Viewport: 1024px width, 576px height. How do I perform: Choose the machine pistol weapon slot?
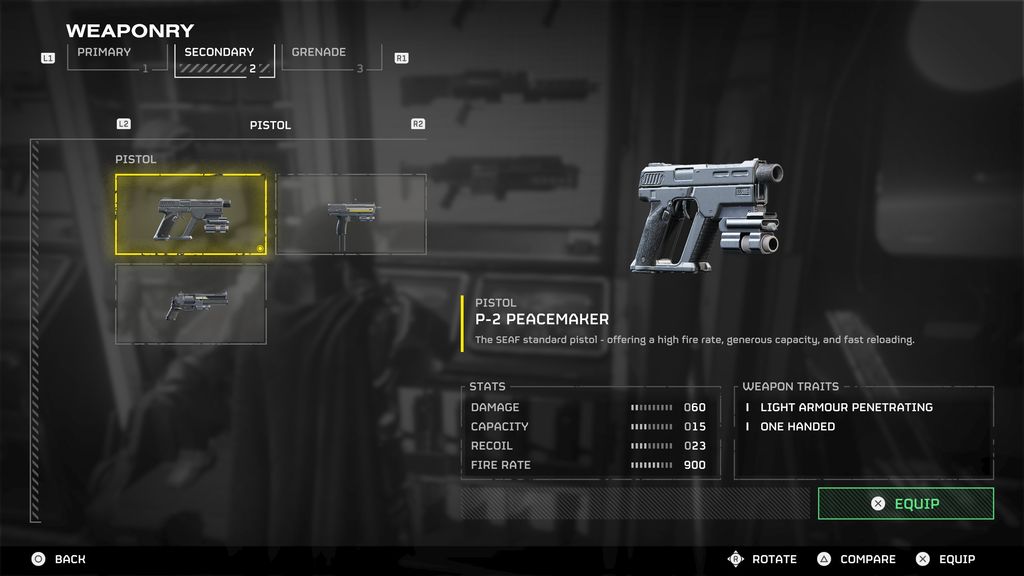[350, 214]
